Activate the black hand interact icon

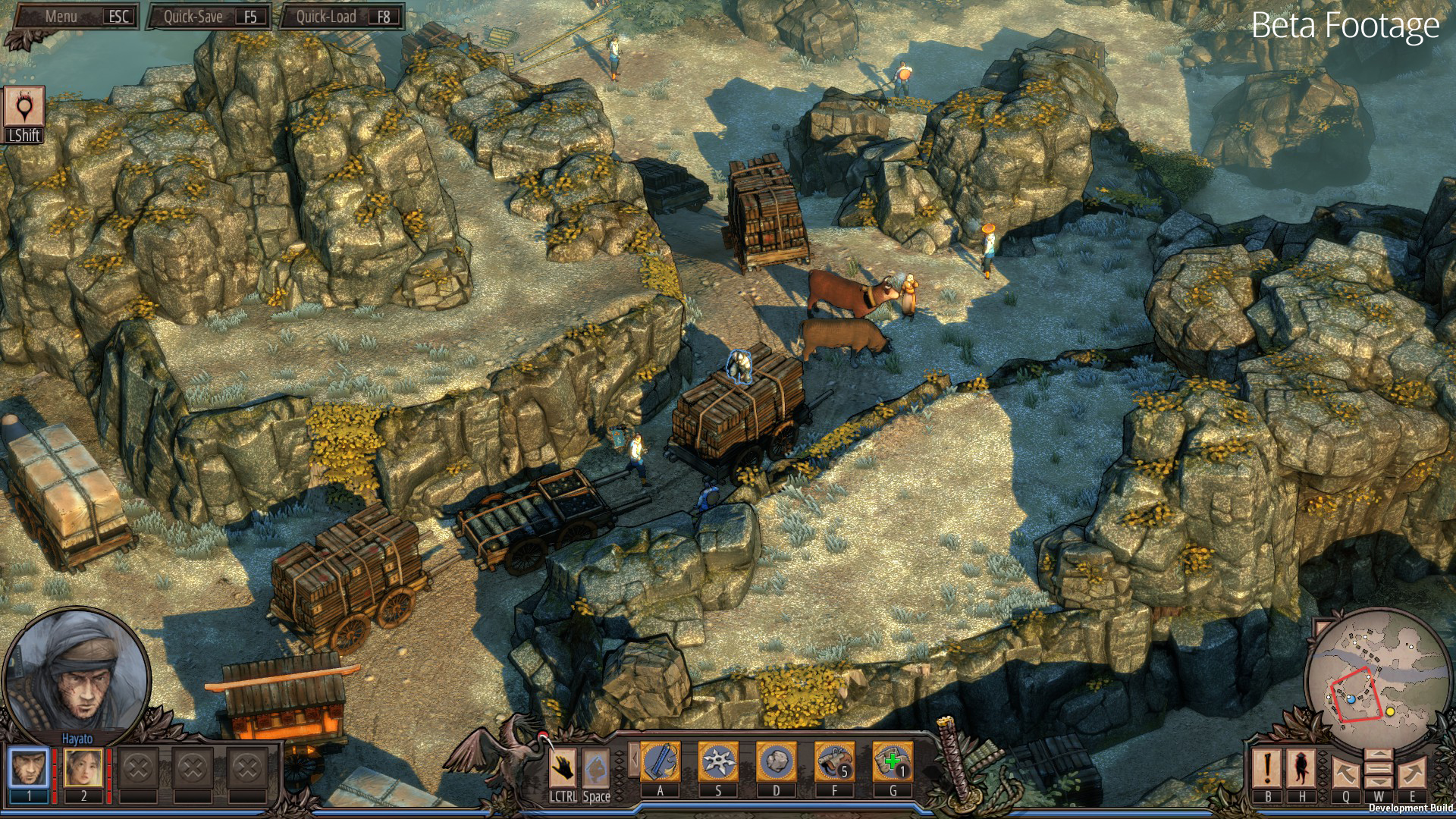pyautogui.click(x=563, y=767)
